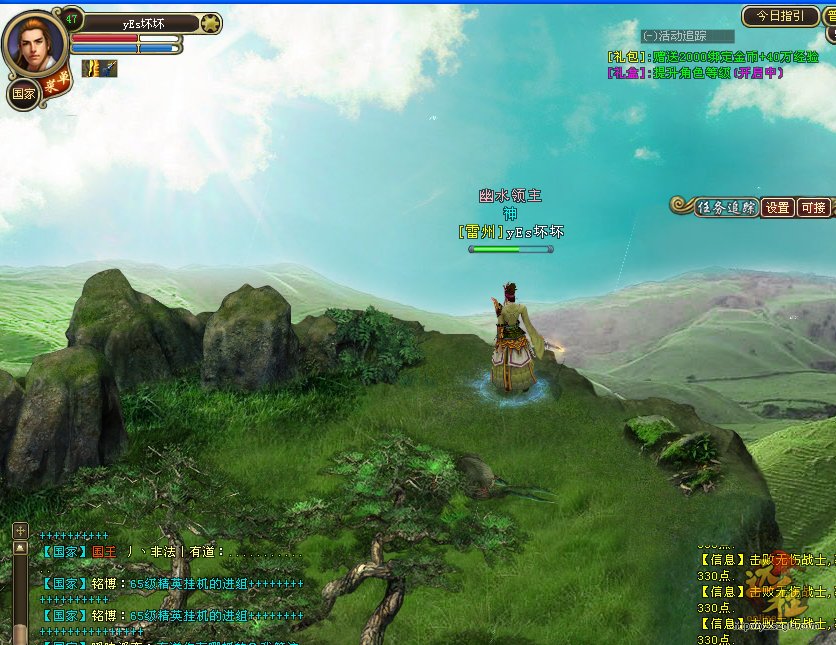
Task: Show 可接 available quests
Action: 813,208
